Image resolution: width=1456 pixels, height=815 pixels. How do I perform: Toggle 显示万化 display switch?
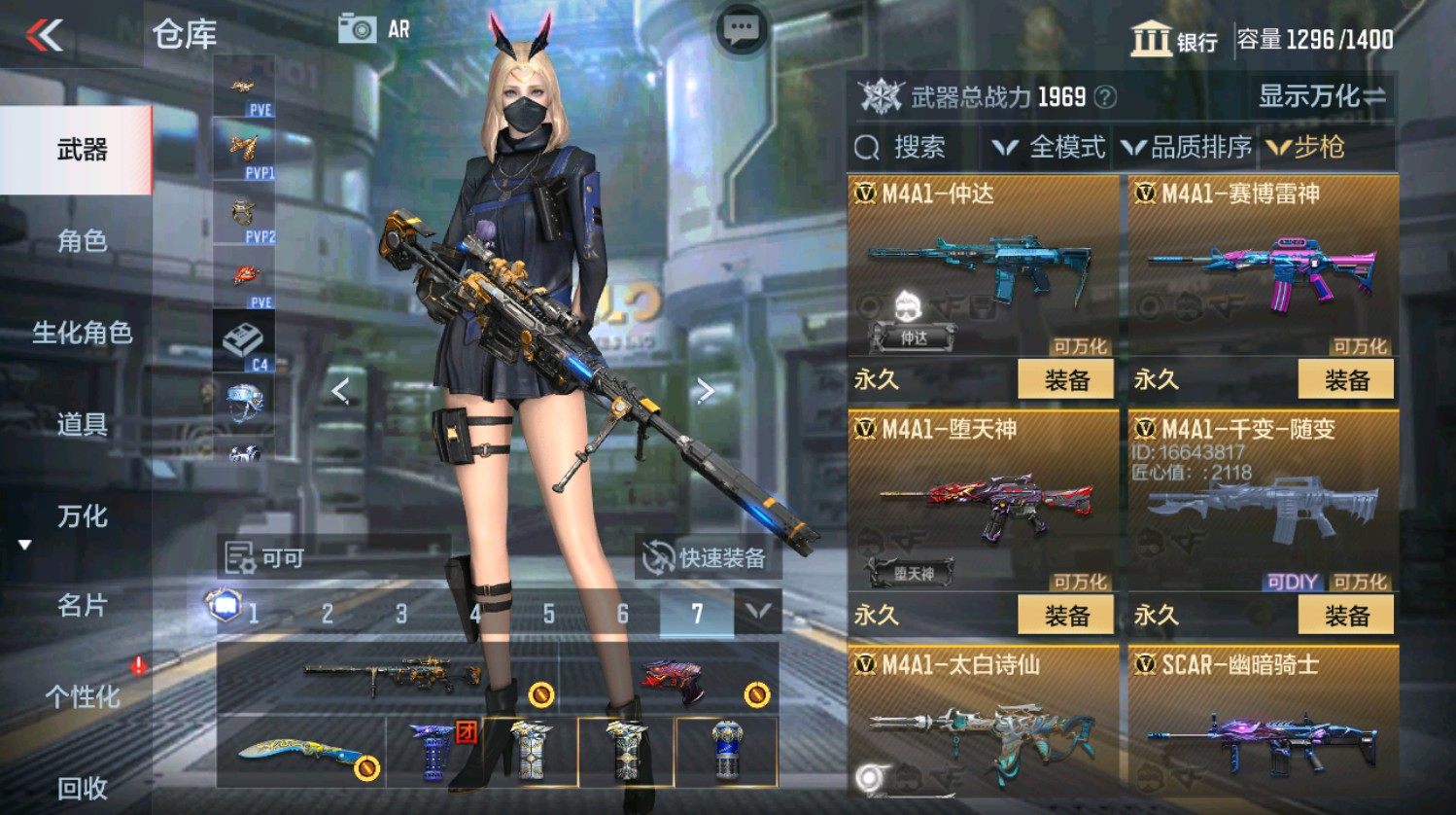(x=1317, y=96)
